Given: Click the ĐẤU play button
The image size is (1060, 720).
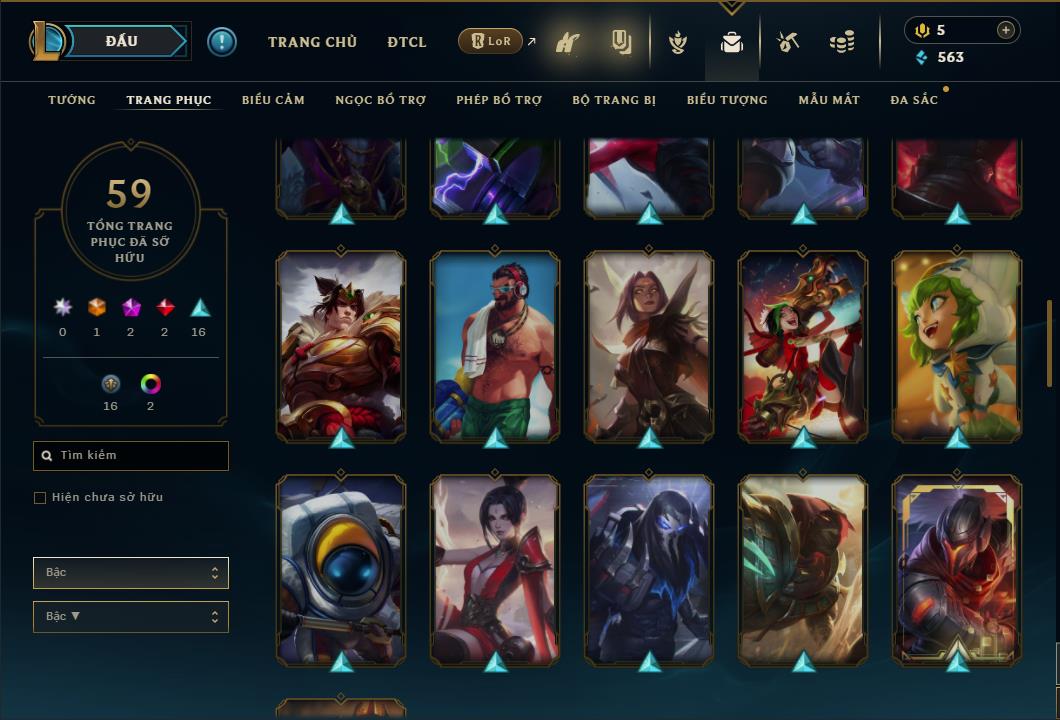Looking at the screenshot, I should 121,41.
